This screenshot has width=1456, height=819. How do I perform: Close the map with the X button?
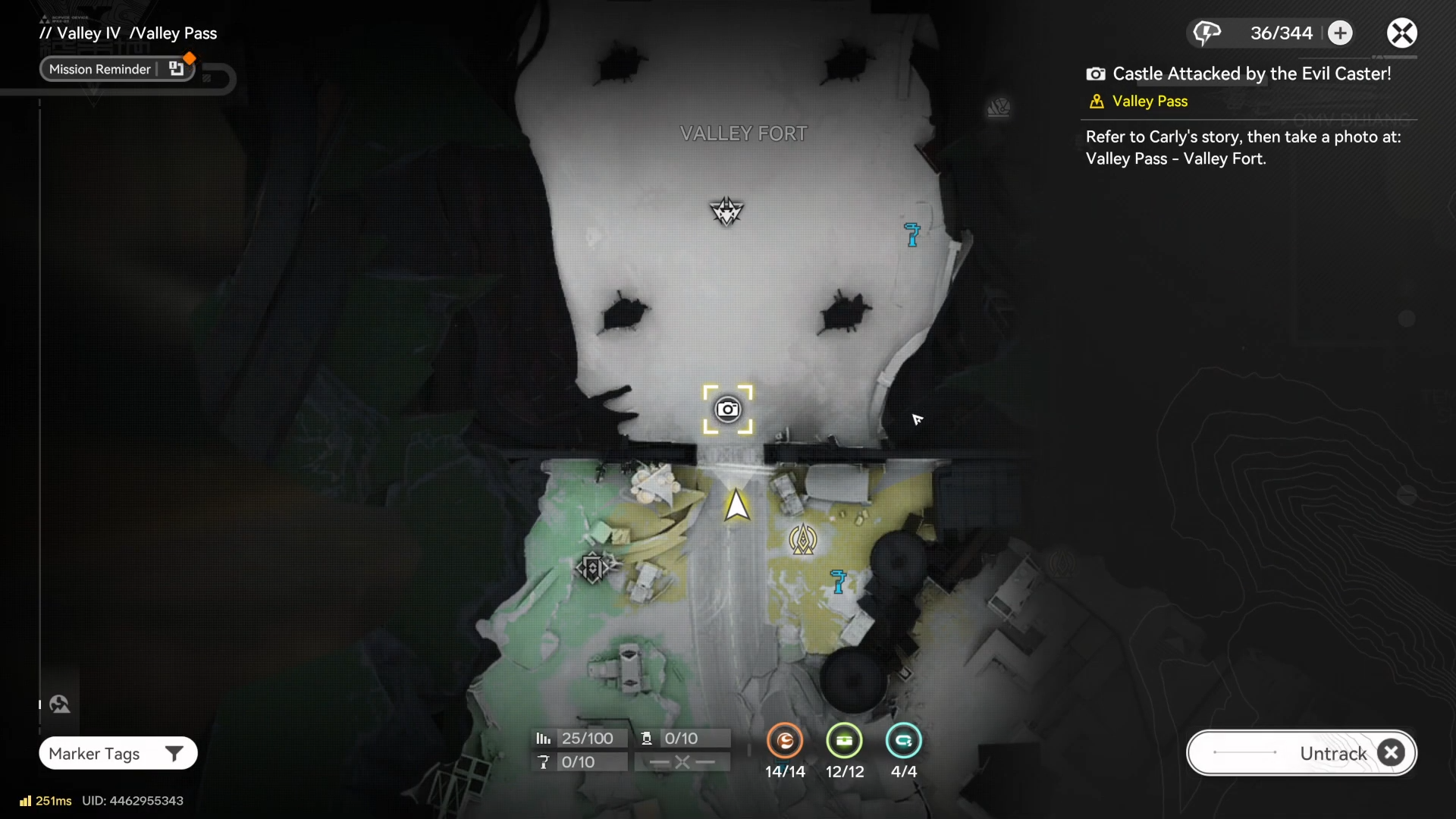click(x=1401, y=33)
